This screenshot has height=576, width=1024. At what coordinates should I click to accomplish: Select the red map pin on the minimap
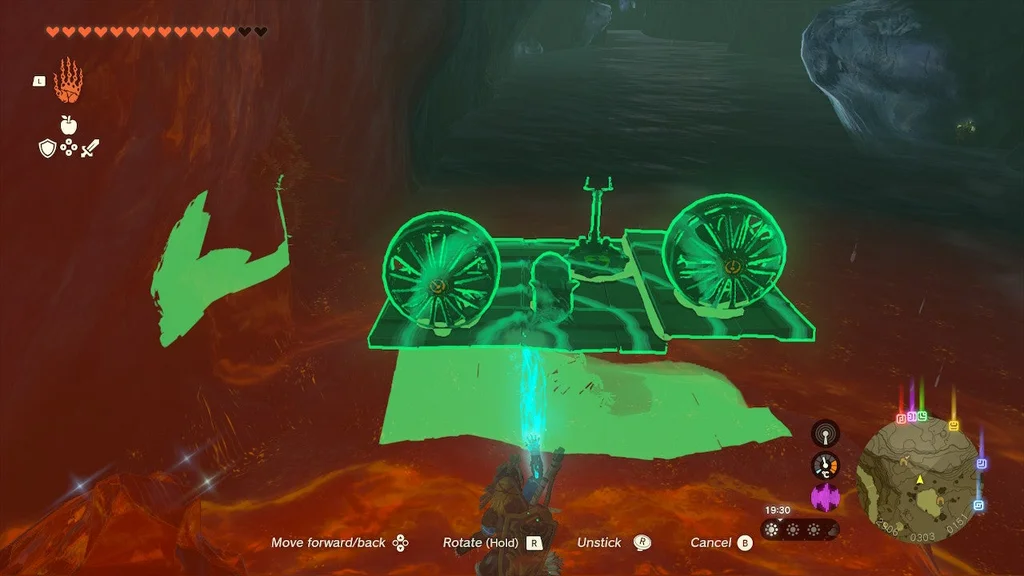pos(902,417)
